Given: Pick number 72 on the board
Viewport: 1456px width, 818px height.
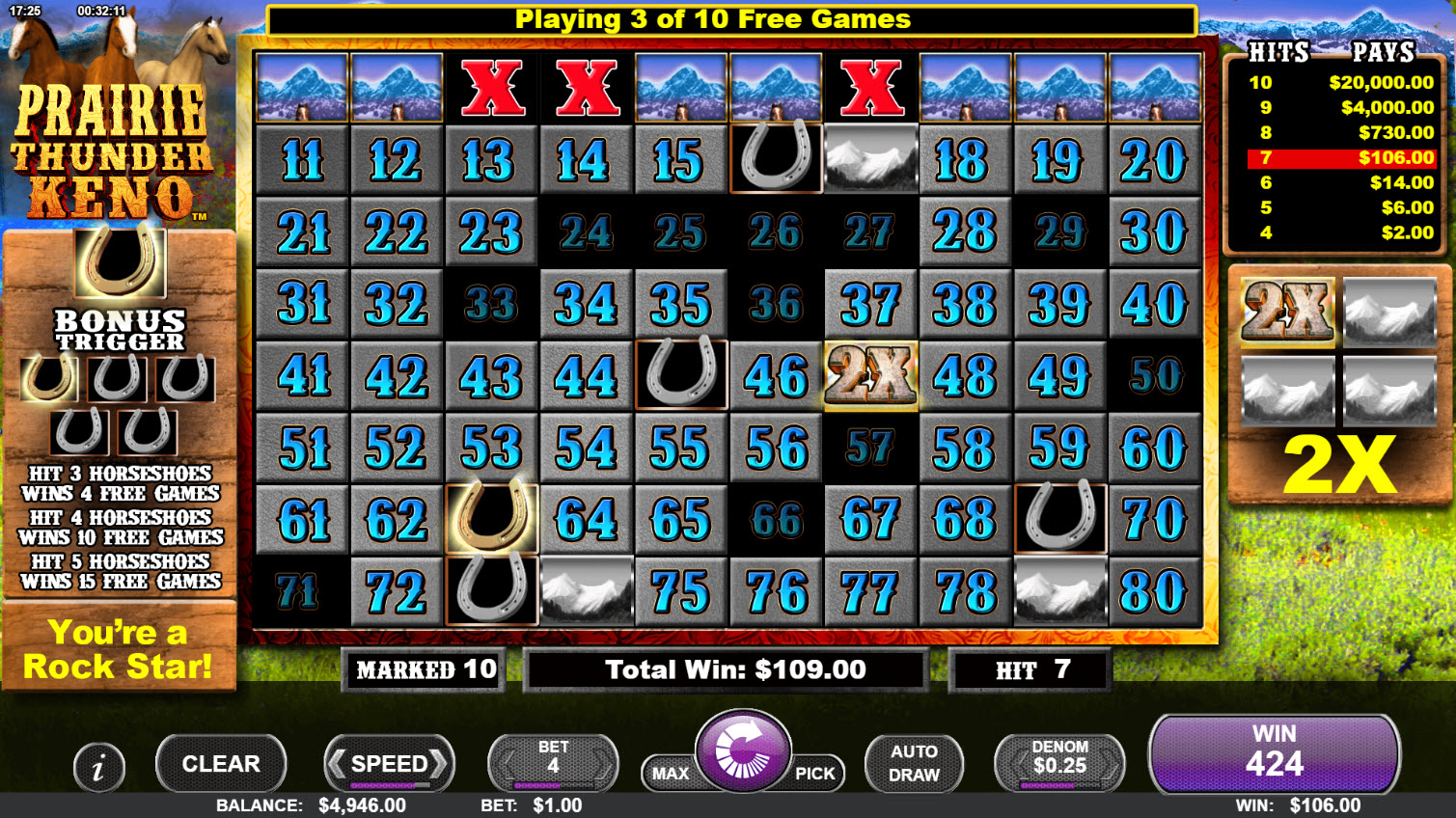Looking at the screenshot, I should pos(397,592).
